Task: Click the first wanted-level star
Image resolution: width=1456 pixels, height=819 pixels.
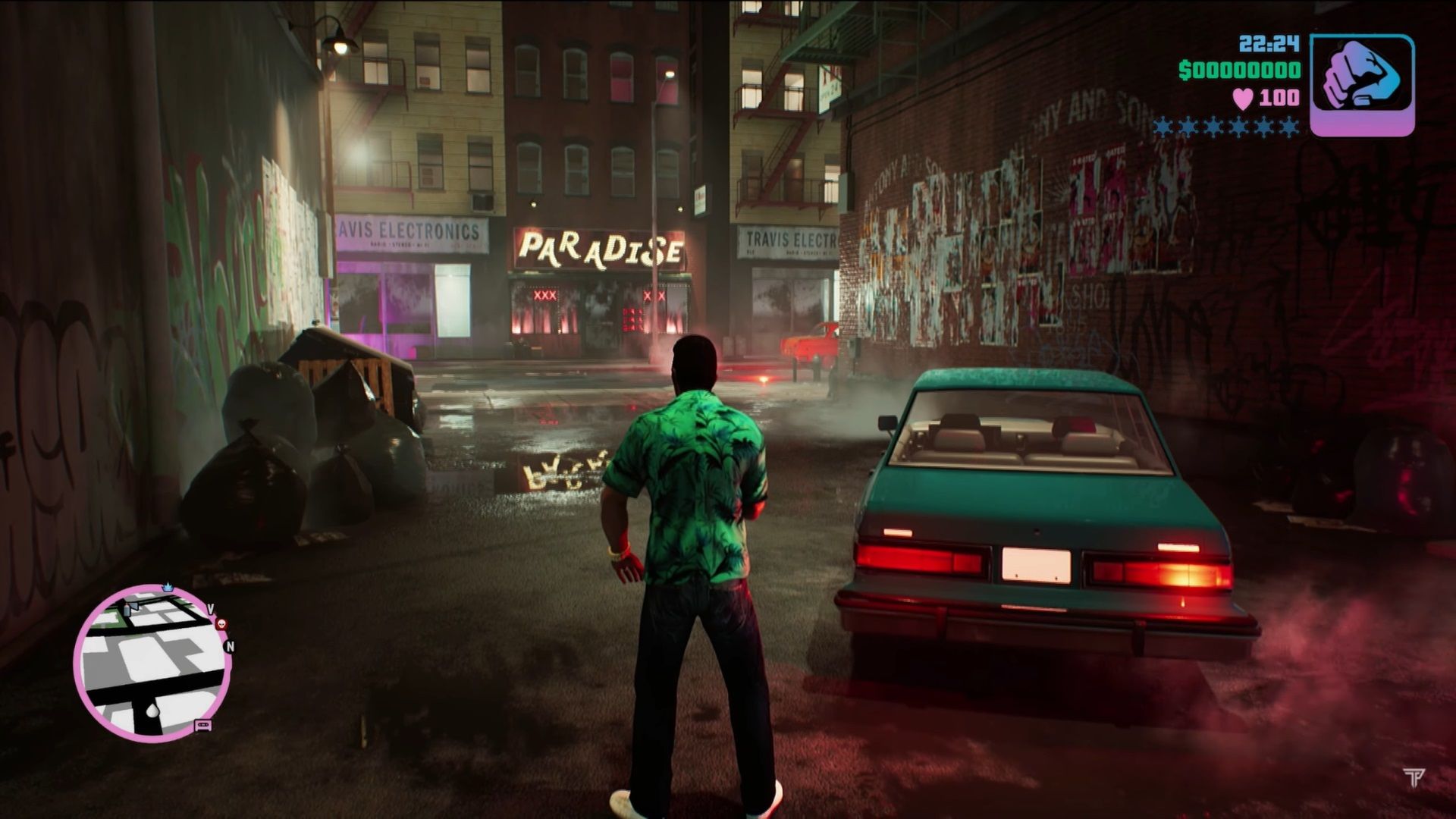Action: pos(1162,127)
